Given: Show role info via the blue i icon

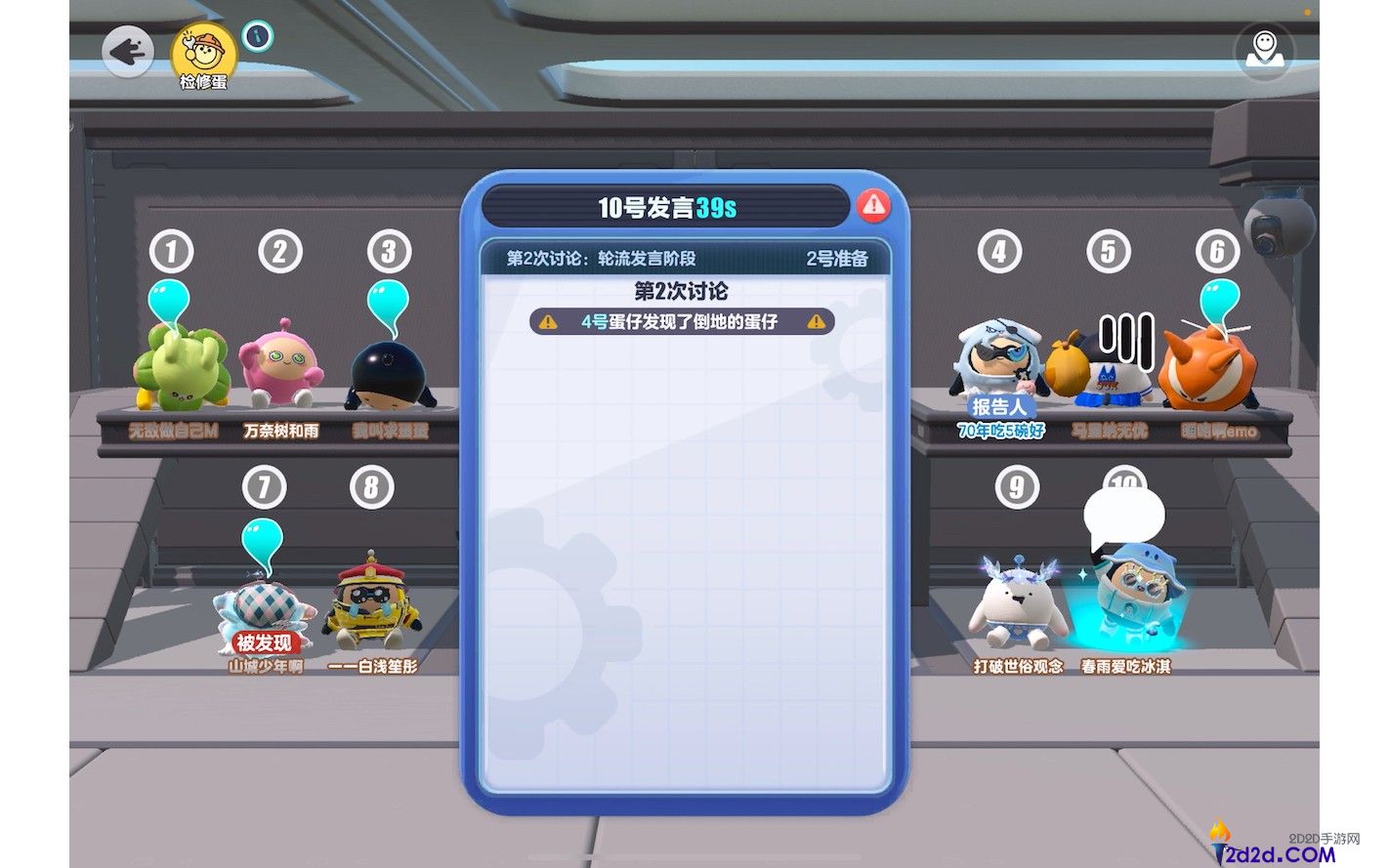Looking at the screenshot, I should 257,36.
